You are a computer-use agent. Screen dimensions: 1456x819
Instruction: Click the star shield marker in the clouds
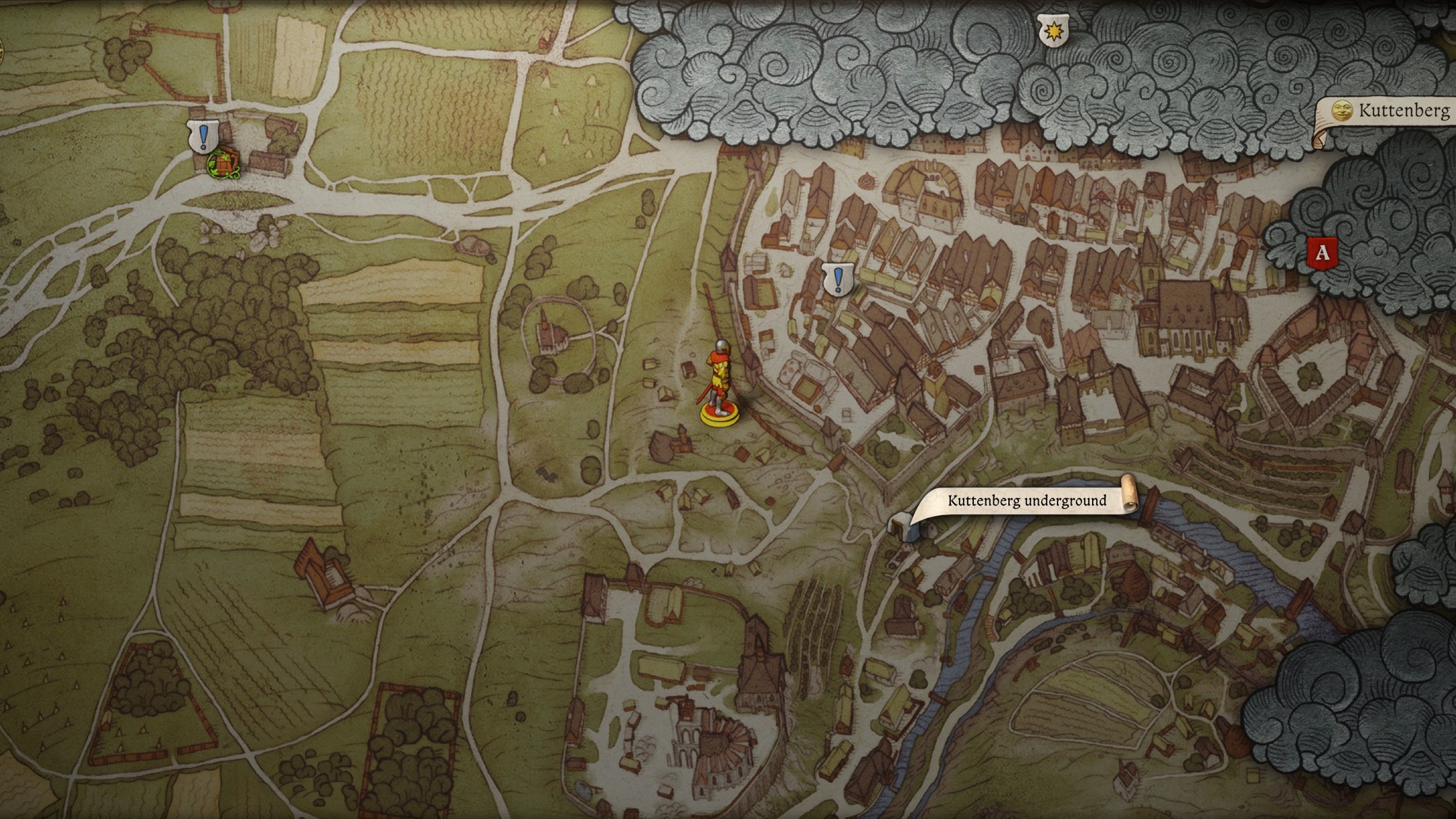tap(1052, 31)
